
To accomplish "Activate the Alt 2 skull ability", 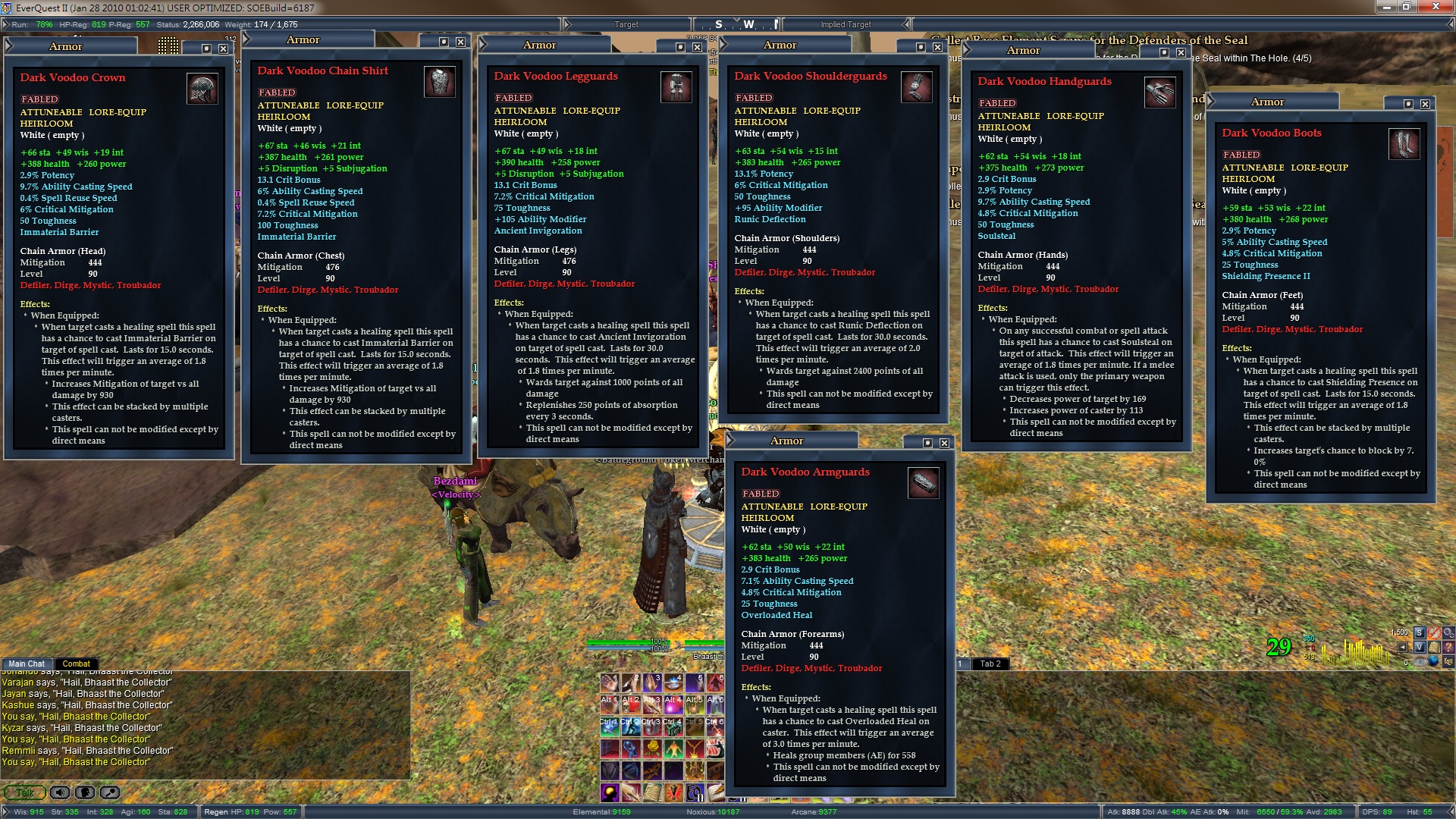I will pos(631,704).
